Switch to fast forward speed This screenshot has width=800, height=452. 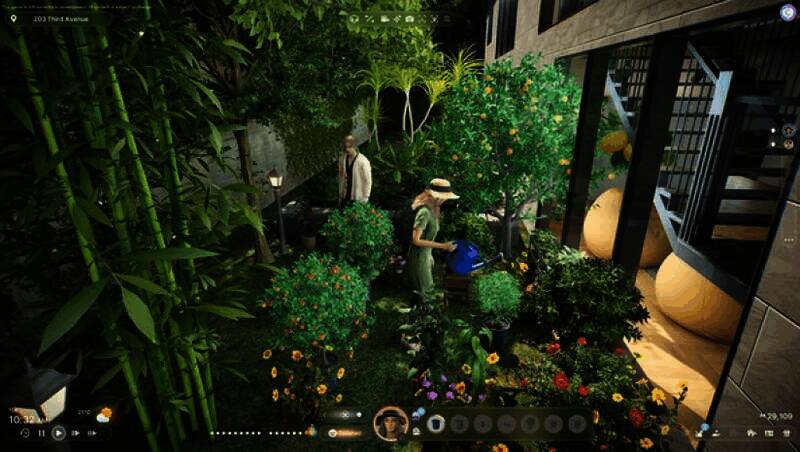click(x=76, y=433)
